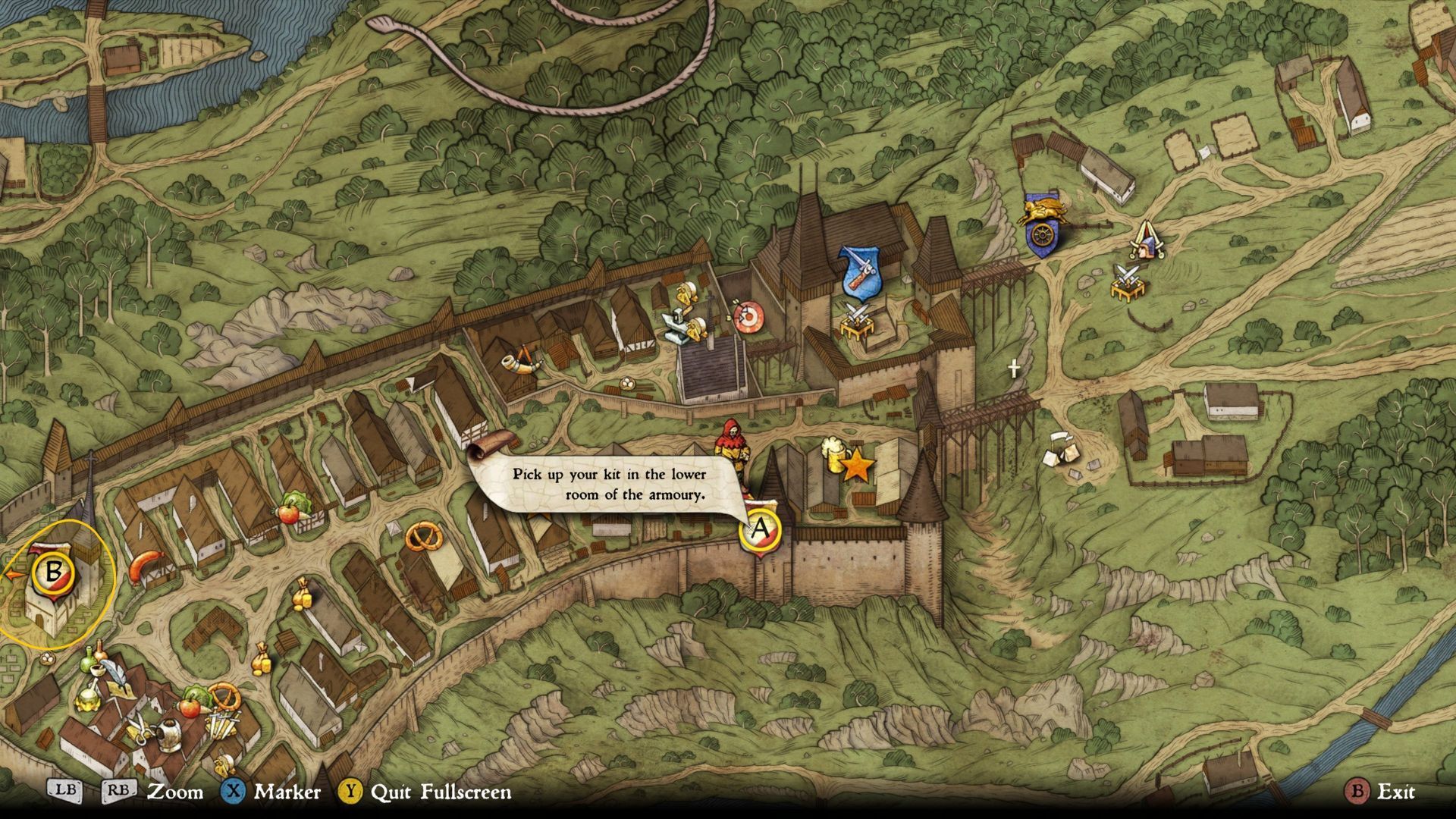The image size is (1456, 819).
Task: Select the blue shield sword marker
Action: tap(861, 271)
